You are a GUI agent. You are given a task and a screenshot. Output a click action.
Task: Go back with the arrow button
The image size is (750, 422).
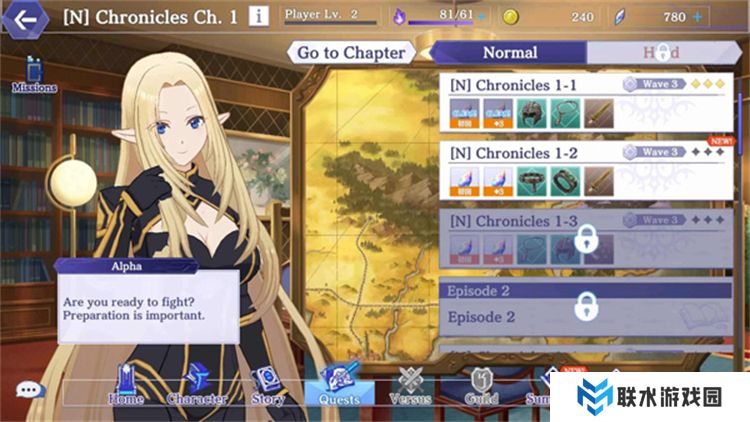27,17
